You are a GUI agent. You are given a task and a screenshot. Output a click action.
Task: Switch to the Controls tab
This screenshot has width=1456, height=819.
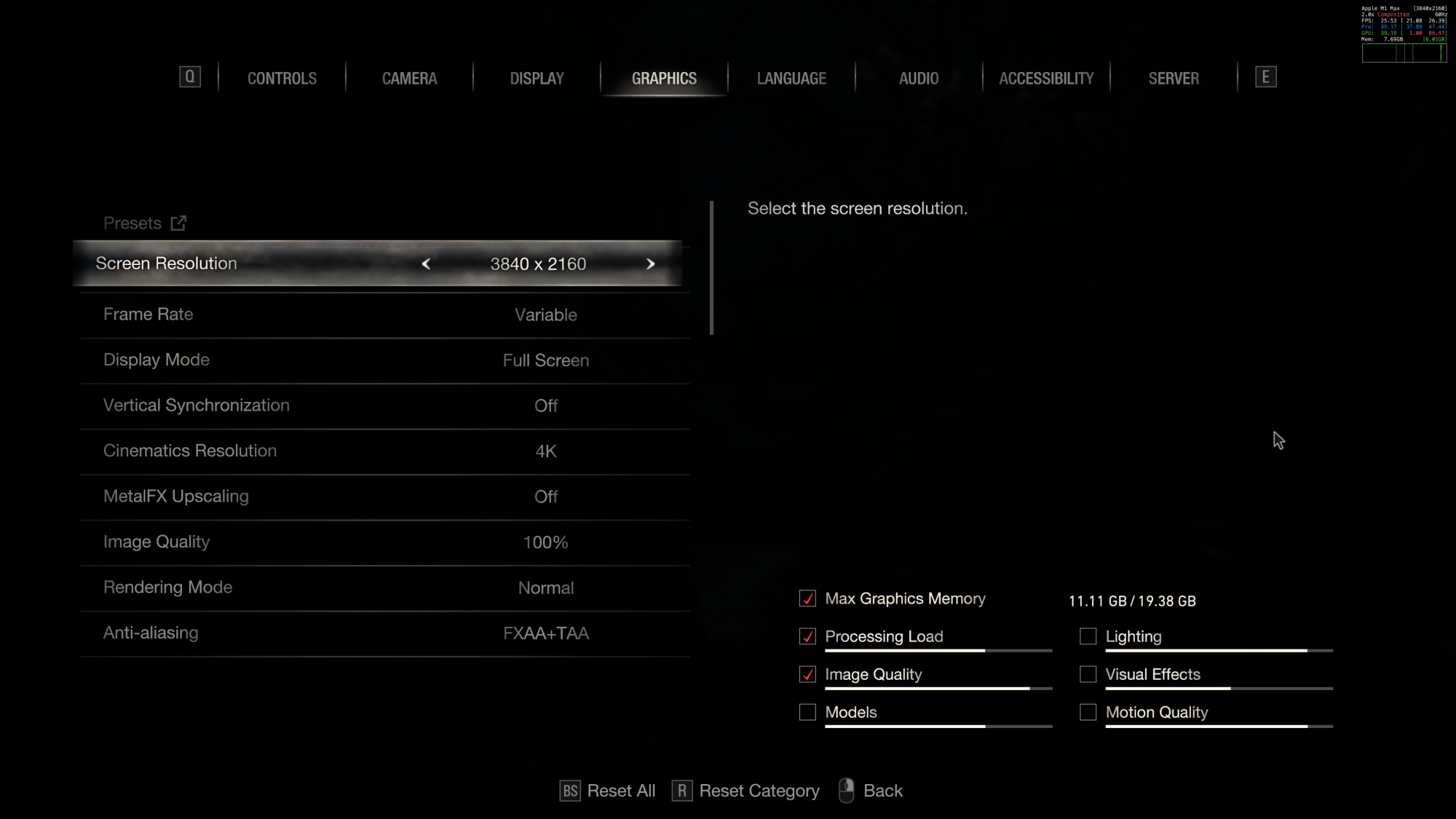pyautogui.click(x=282, y=79)
